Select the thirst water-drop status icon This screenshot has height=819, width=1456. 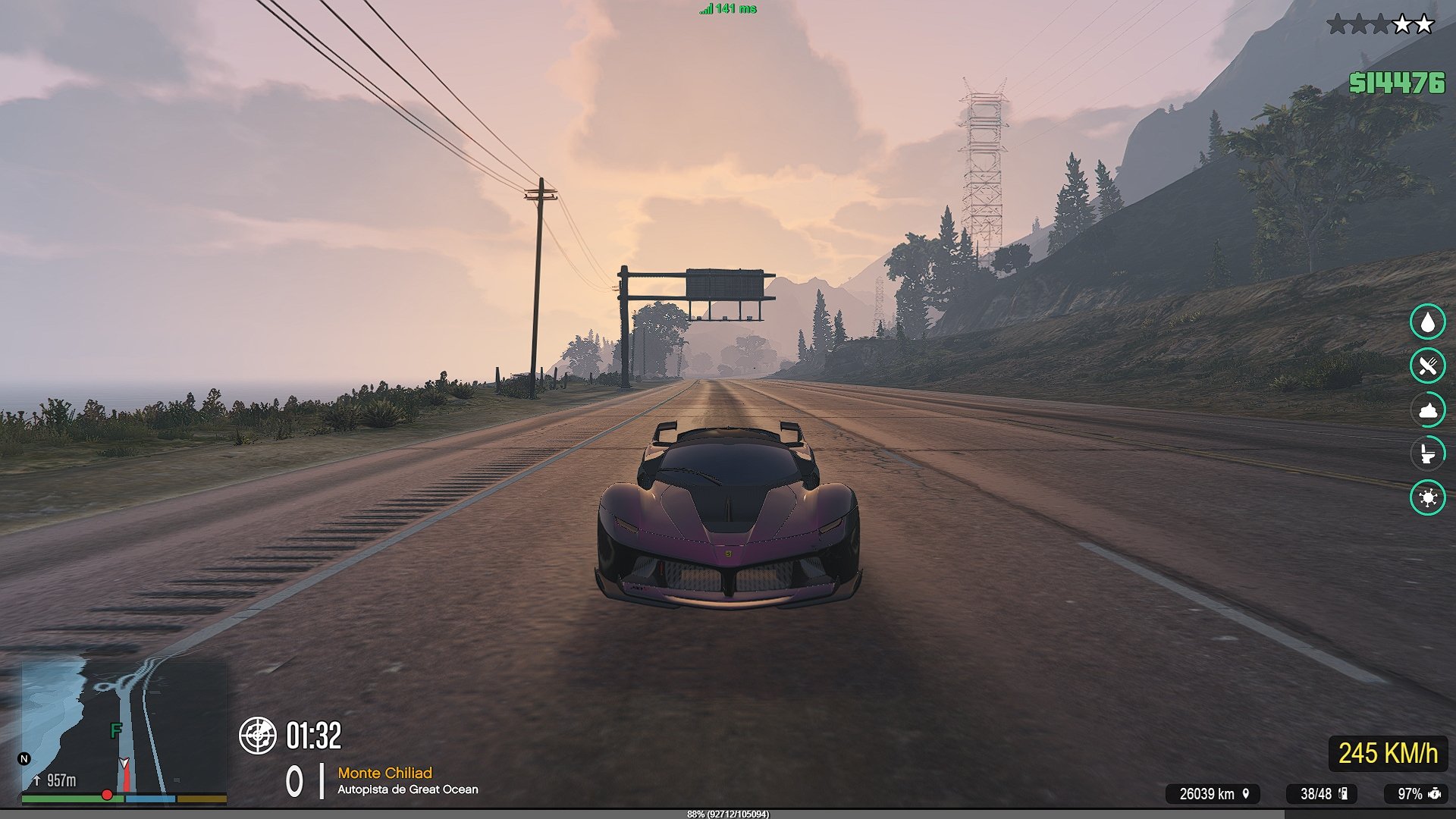(1427, 322)
